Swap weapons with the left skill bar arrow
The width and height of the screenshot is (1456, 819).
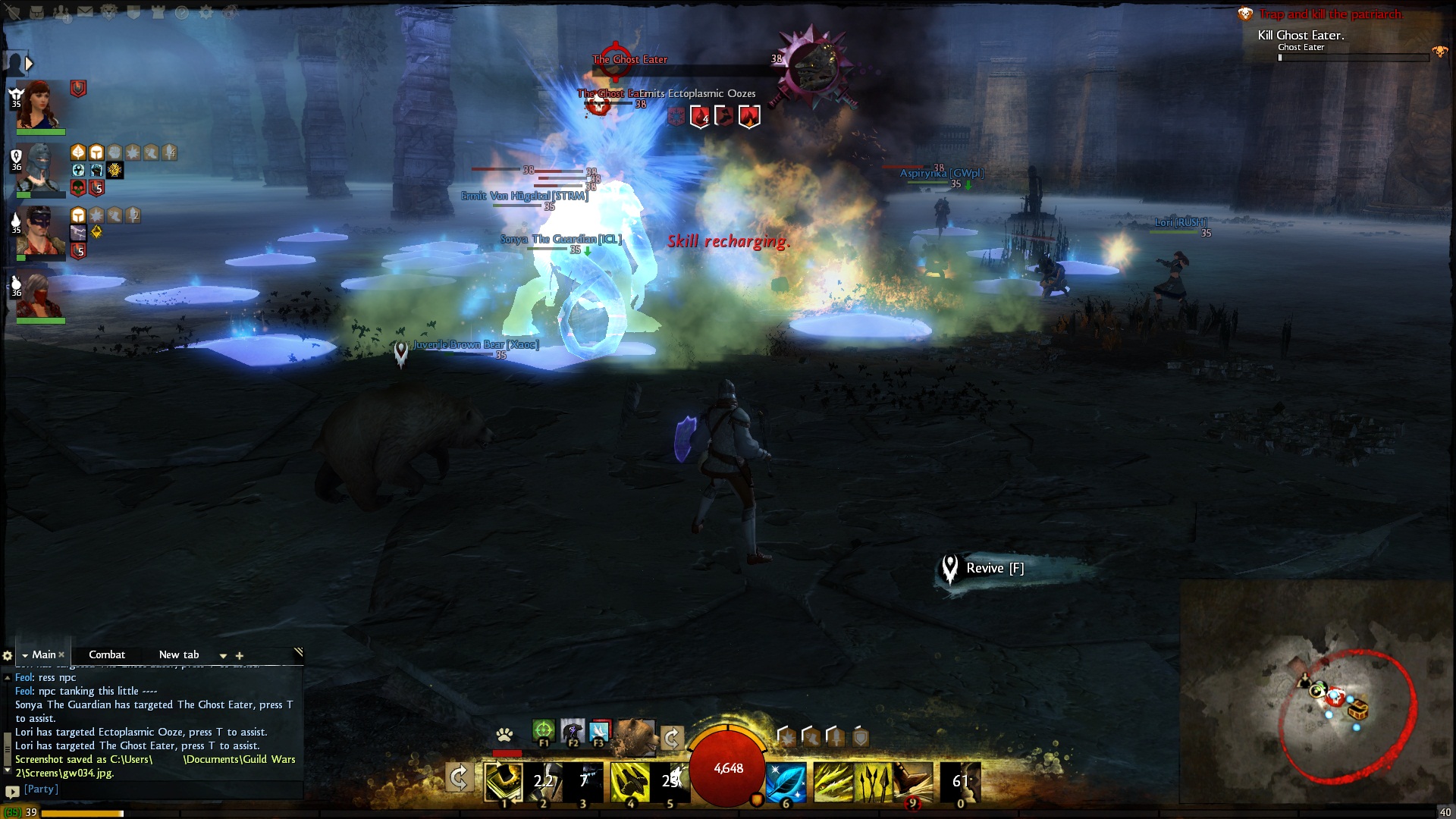[459, 777]
